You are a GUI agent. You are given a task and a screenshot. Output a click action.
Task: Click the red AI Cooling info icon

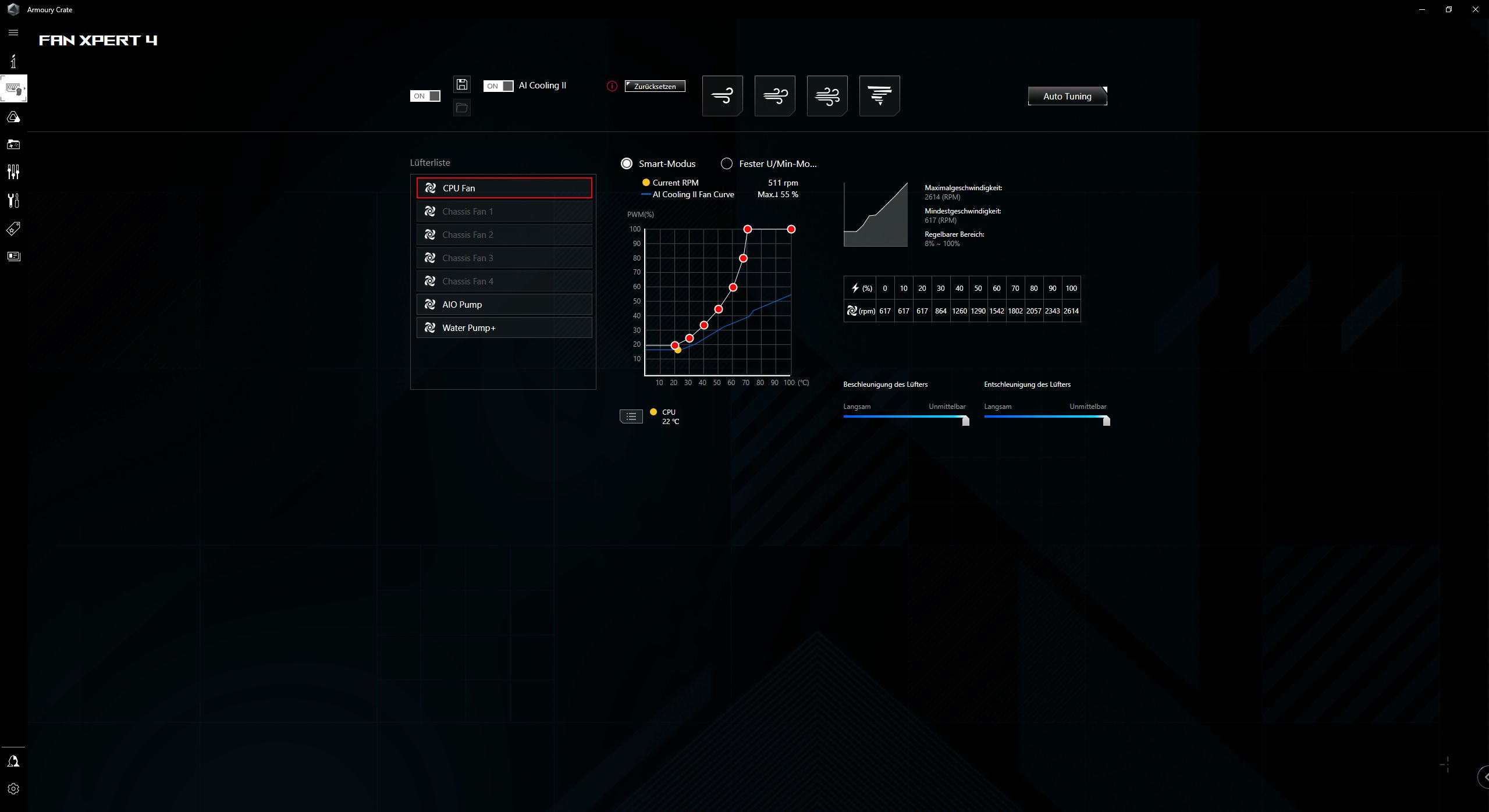[x=612, y=86]
